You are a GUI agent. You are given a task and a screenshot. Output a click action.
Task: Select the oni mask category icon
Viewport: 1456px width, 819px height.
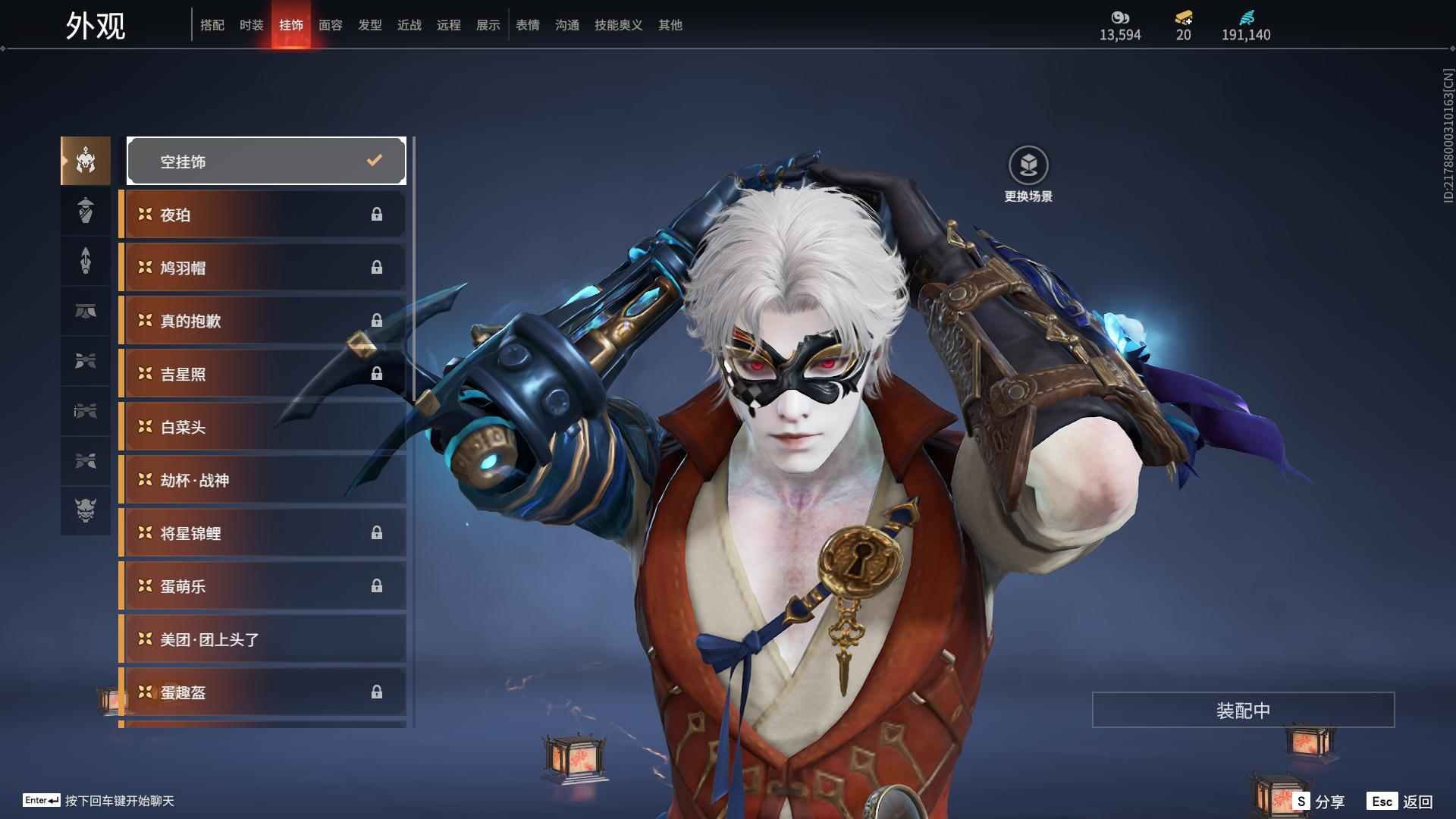pyautogui.click(x=86, y=510)
